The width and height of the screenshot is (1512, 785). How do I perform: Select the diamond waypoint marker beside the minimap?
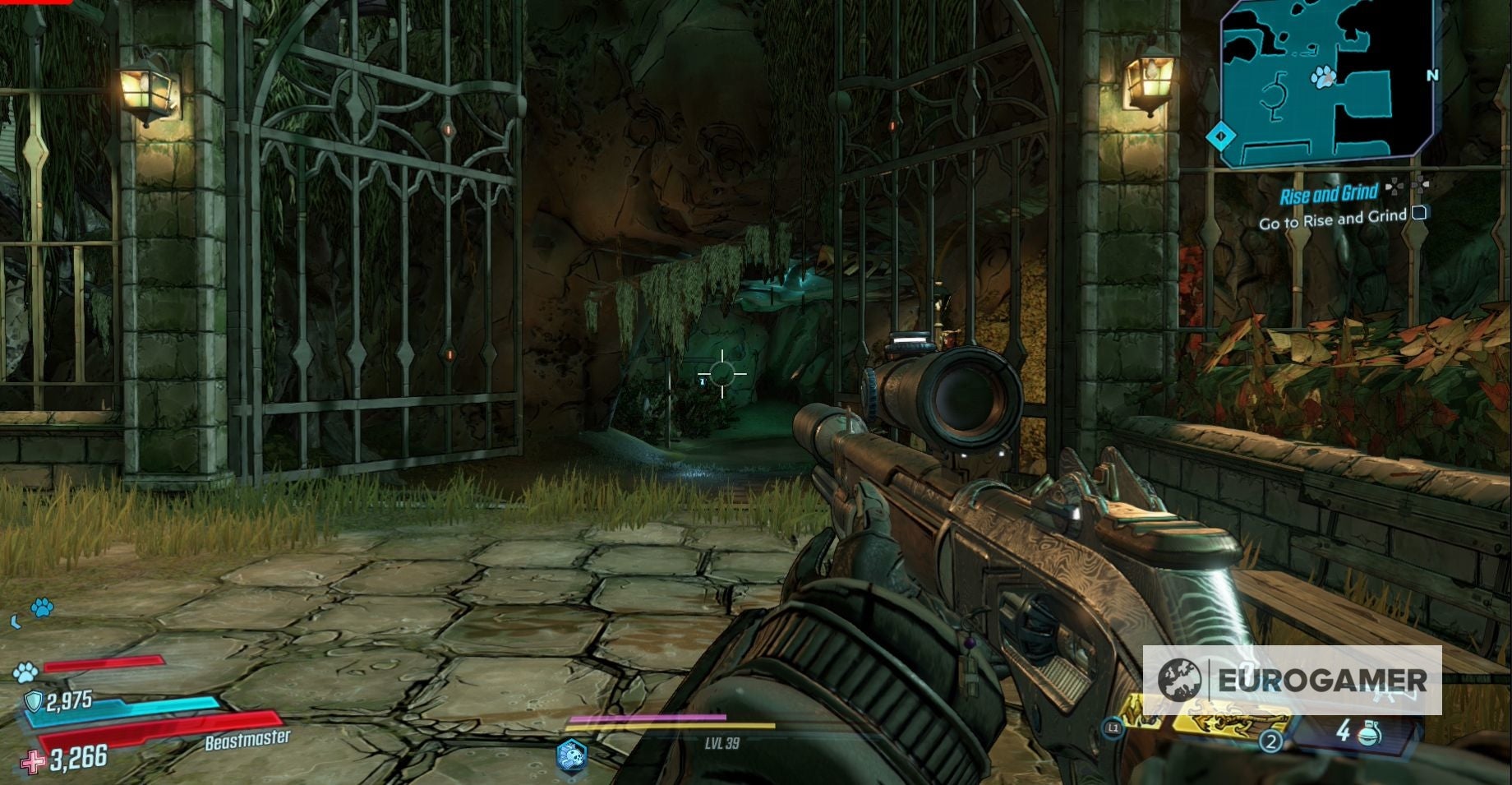point(1220,134)
